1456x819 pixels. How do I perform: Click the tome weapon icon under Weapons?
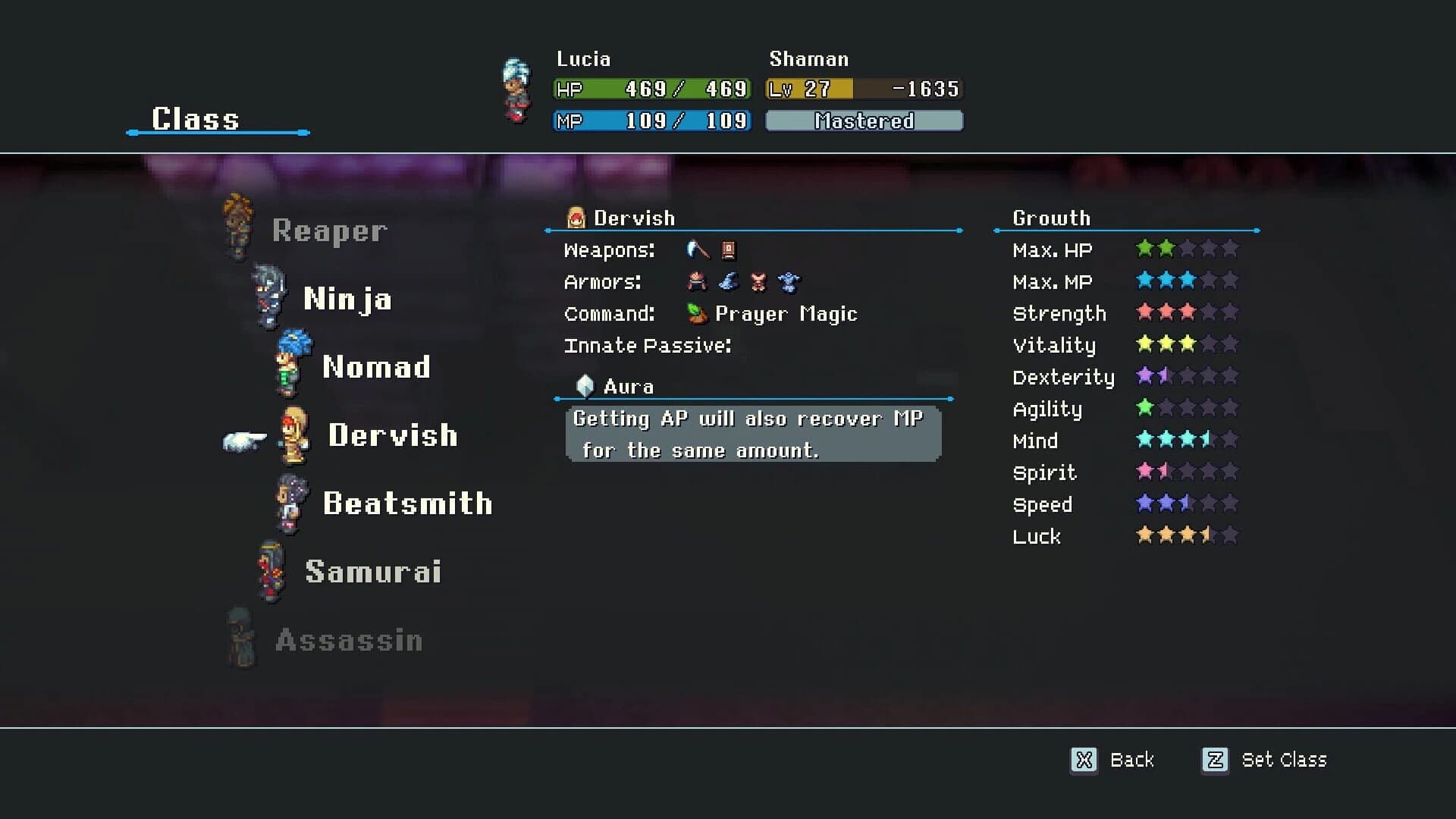(x=729, y=250)
